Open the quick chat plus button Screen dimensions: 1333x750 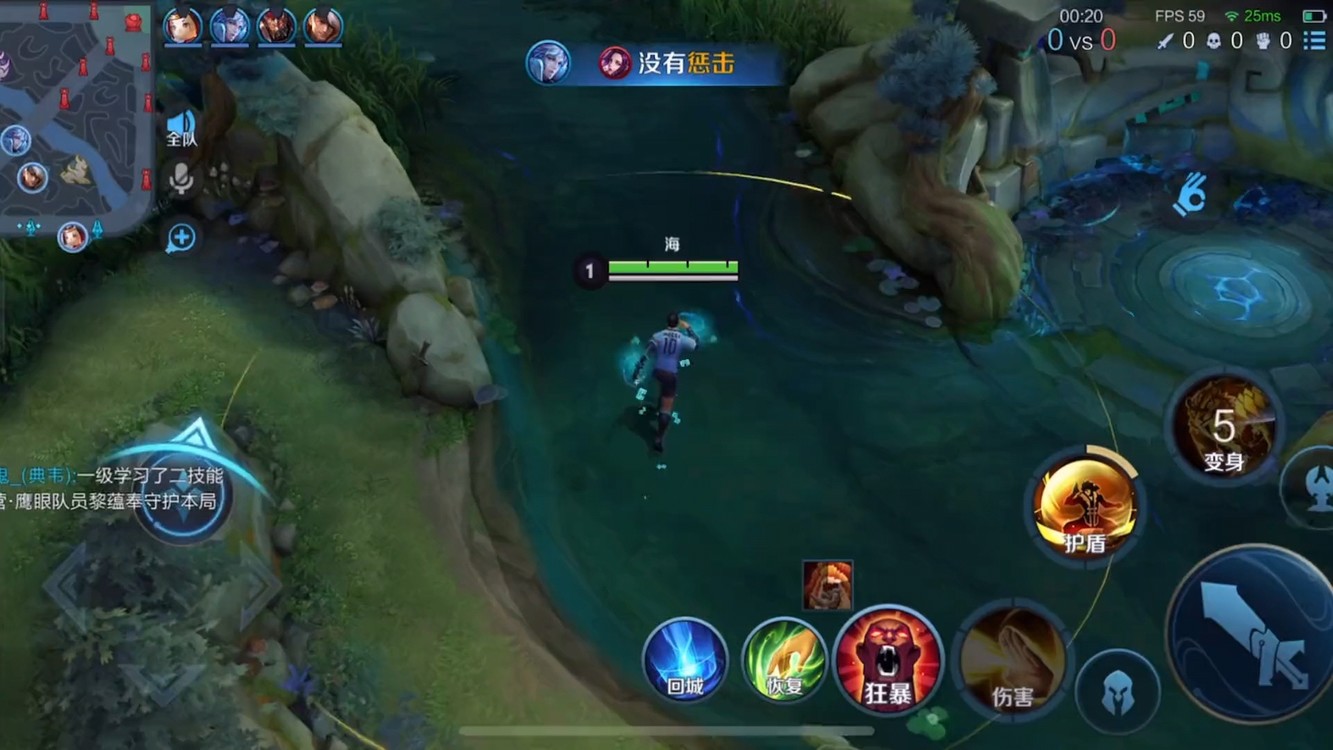(181, 238)
